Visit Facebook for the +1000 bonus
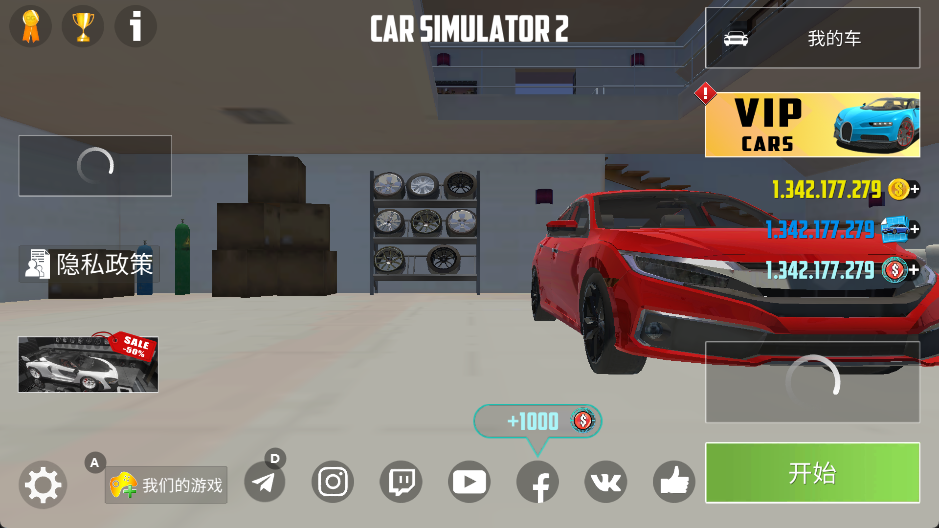 537,484
